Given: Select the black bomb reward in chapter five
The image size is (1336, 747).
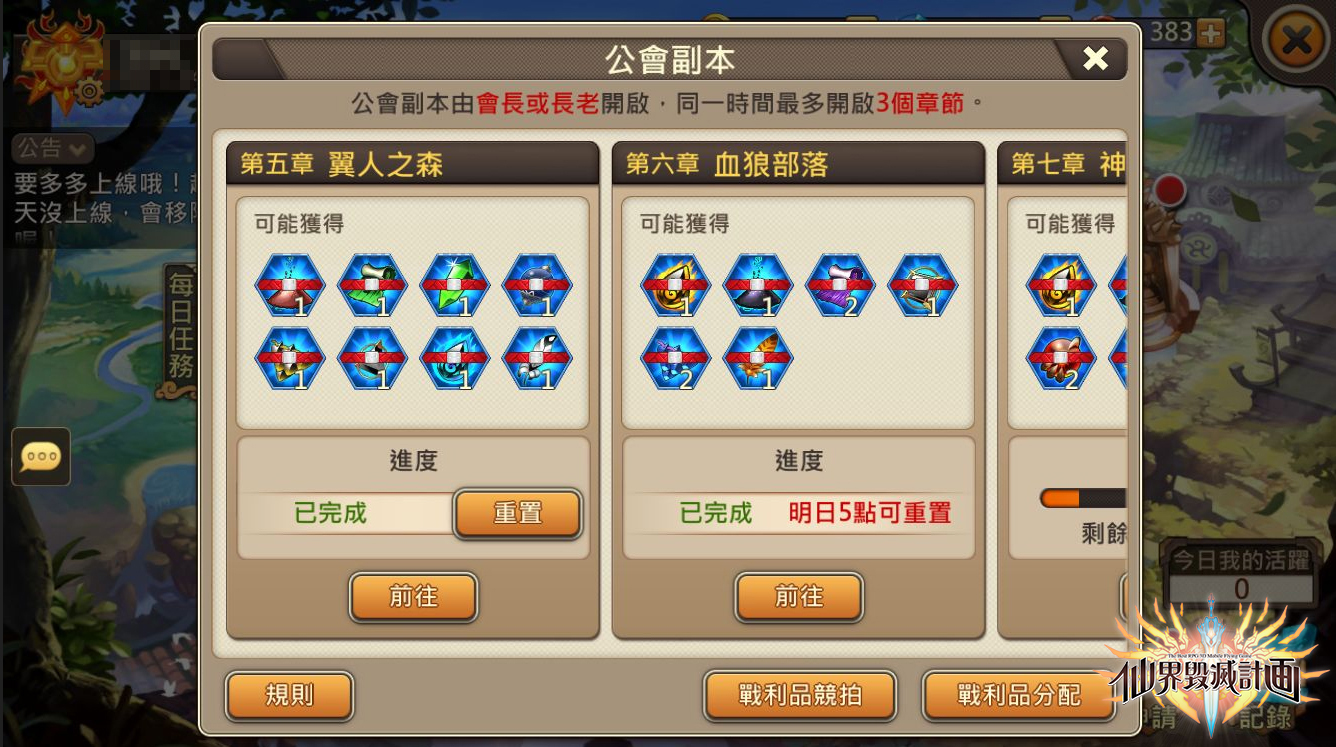Looking at the screenshot, I should pos(536,285).
